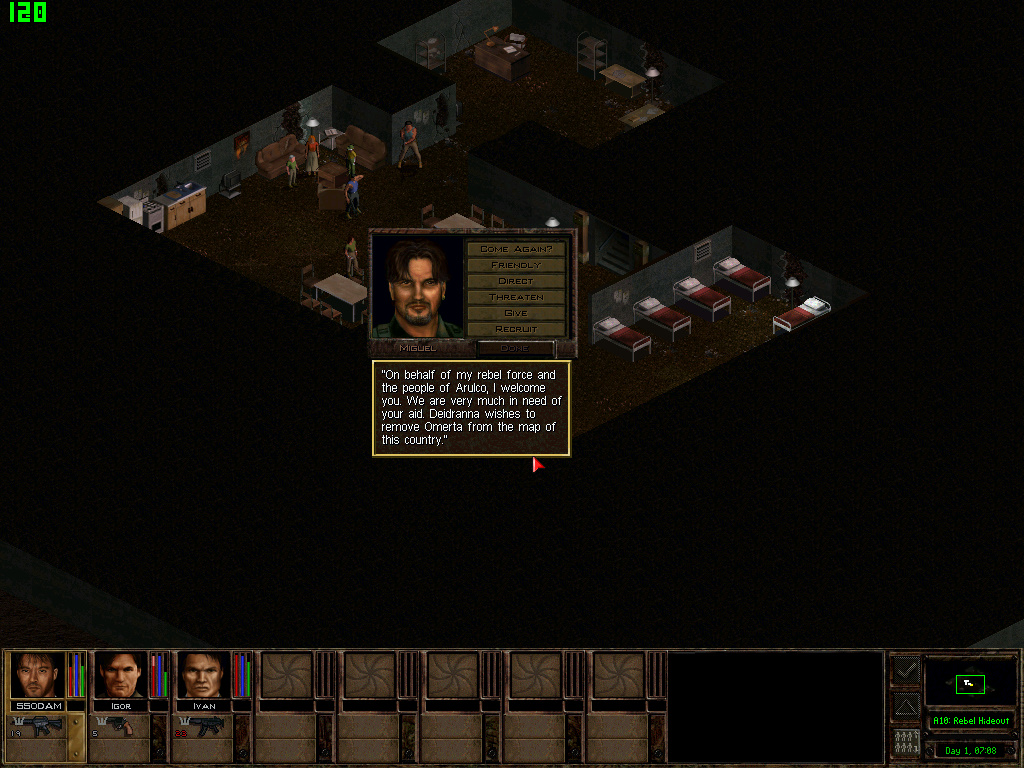This screenshot has width=1024, height=768.
Task: Click 55ODAM's assault rifle weapon slot
Action: [x=38, y=727]
